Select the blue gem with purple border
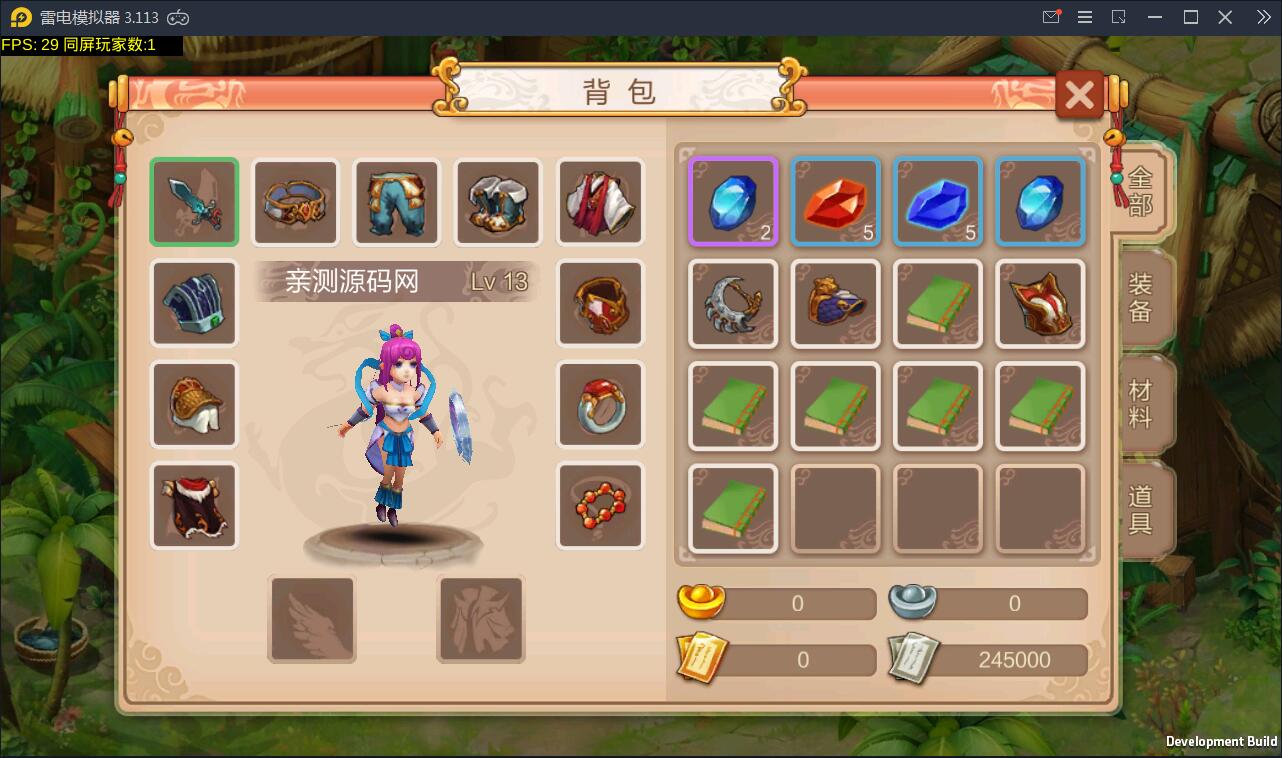The width and height of the screenshot is (1282, 758). coord(733,200)
